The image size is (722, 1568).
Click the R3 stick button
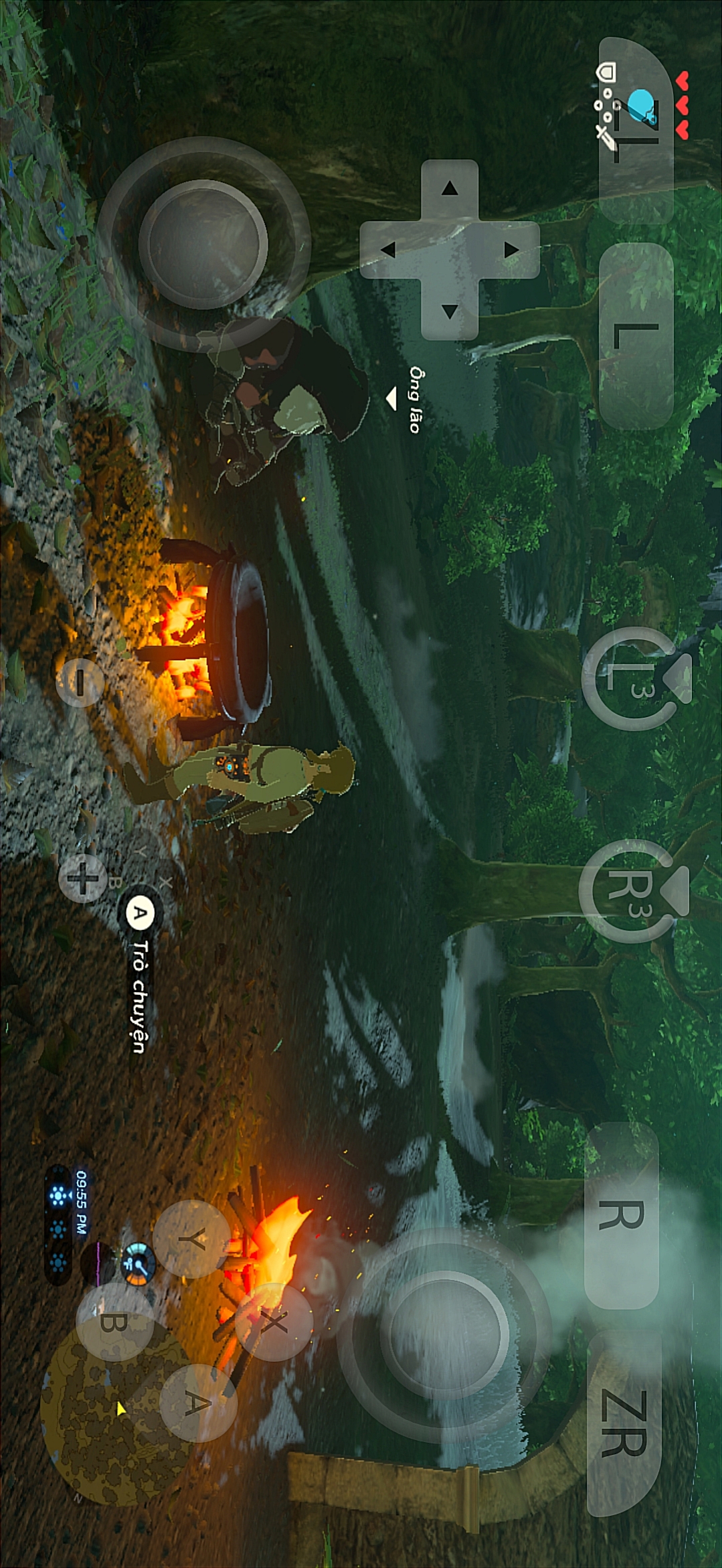coord(630,890)
